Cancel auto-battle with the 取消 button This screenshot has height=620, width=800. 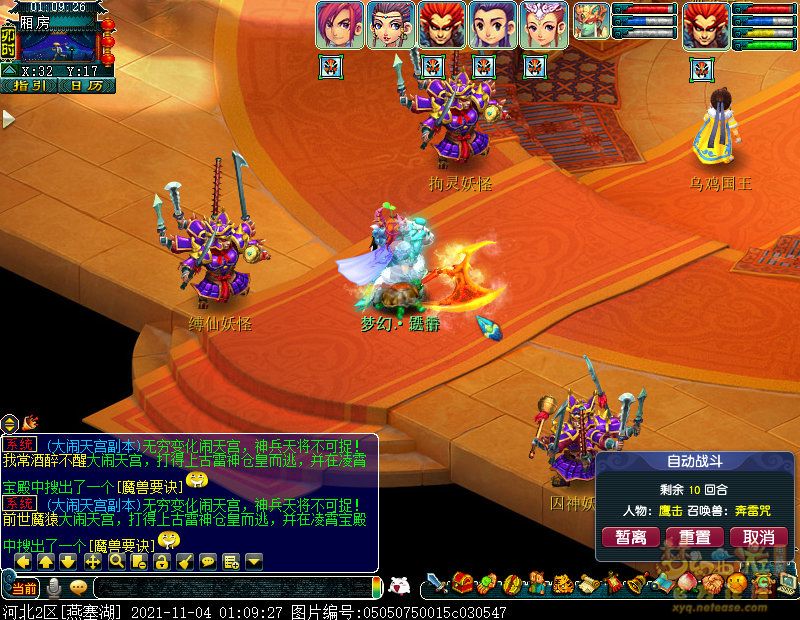pyautogui.click(x=751, y=537)
